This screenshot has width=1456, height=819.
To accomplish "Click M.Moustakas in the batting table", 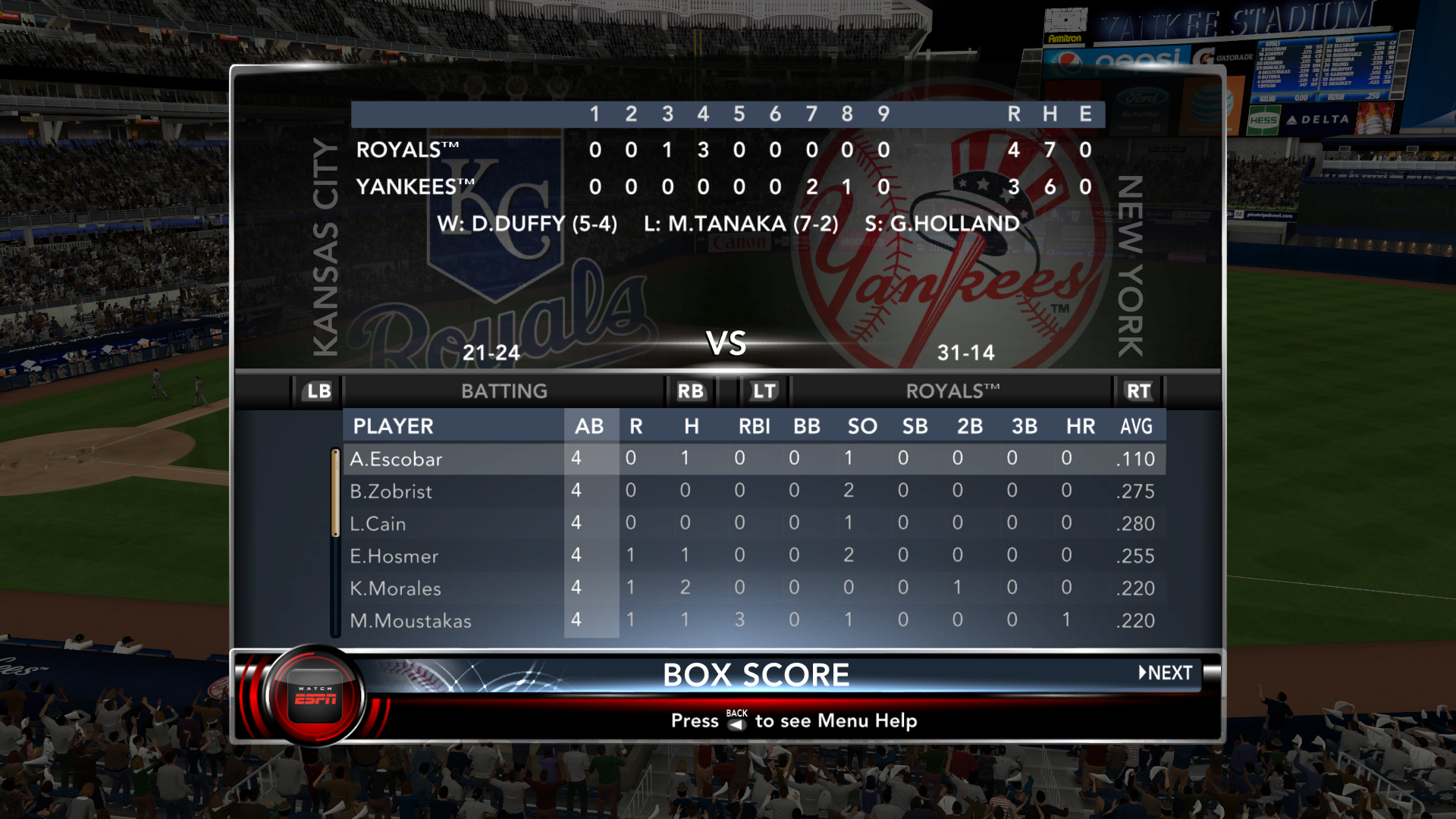I will (411, 621).
